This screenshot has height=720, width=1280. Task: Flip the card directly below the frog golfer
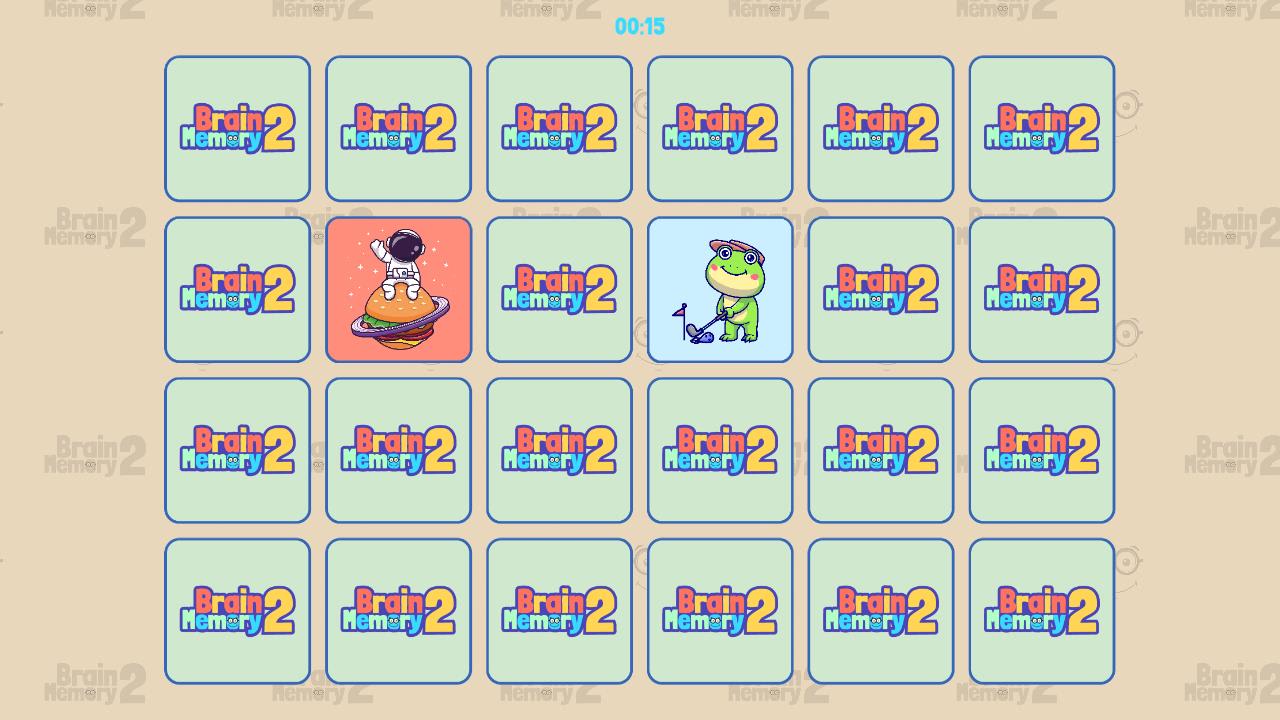click(x=720, y=449)
